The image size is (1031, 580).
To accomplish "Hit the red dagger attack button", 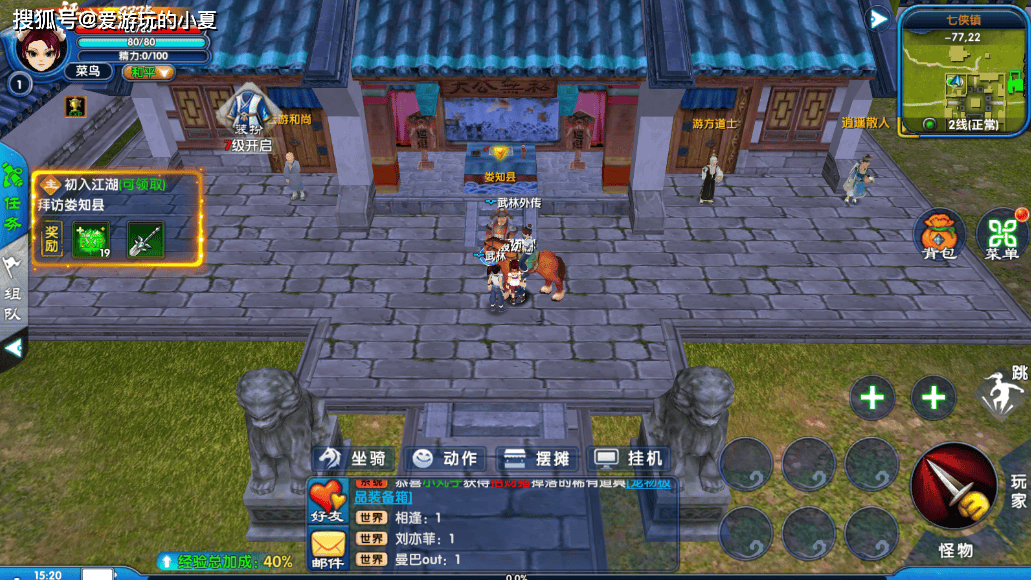I will [953, 486].
